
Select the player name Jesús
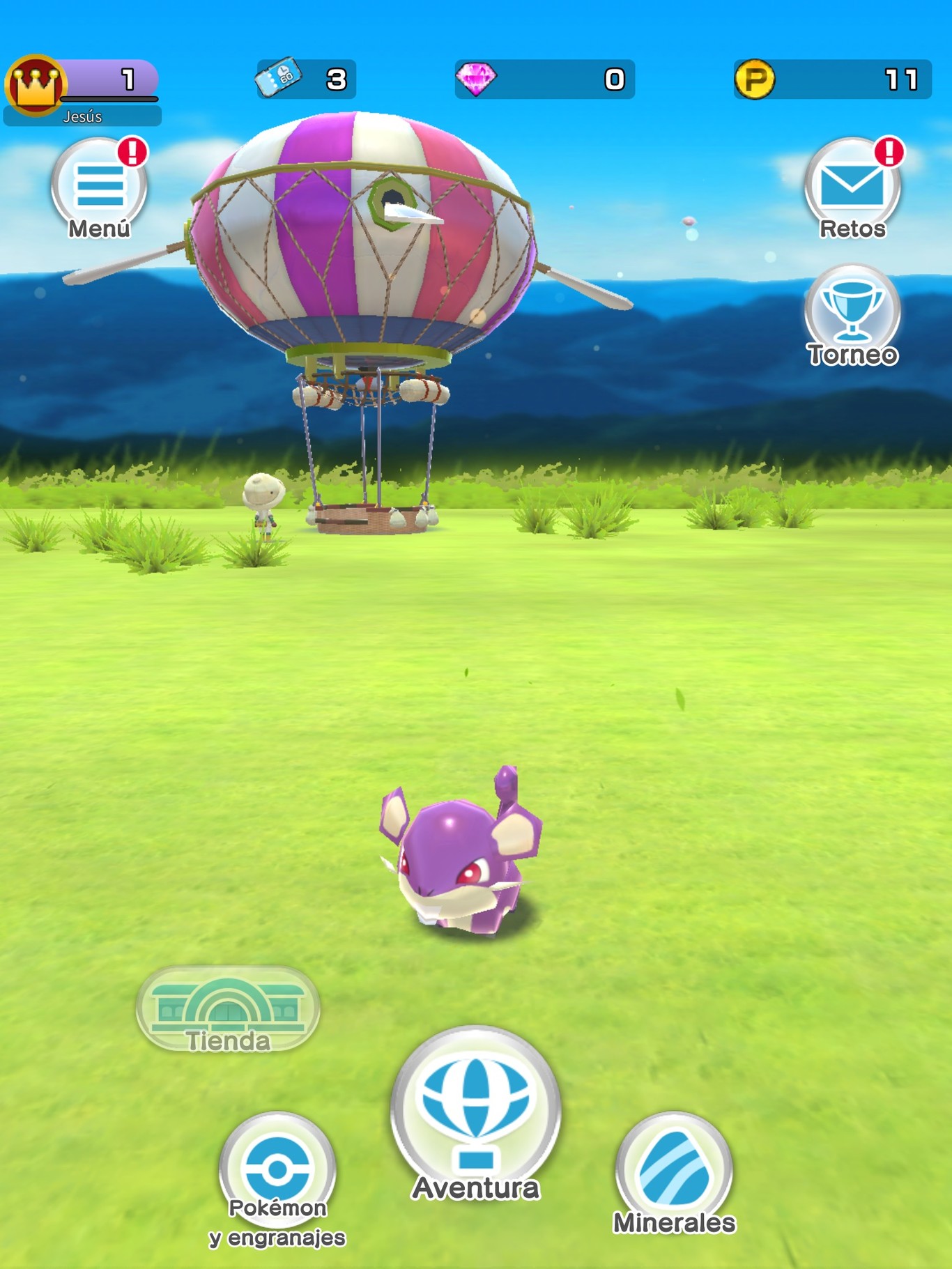[84, 117]
